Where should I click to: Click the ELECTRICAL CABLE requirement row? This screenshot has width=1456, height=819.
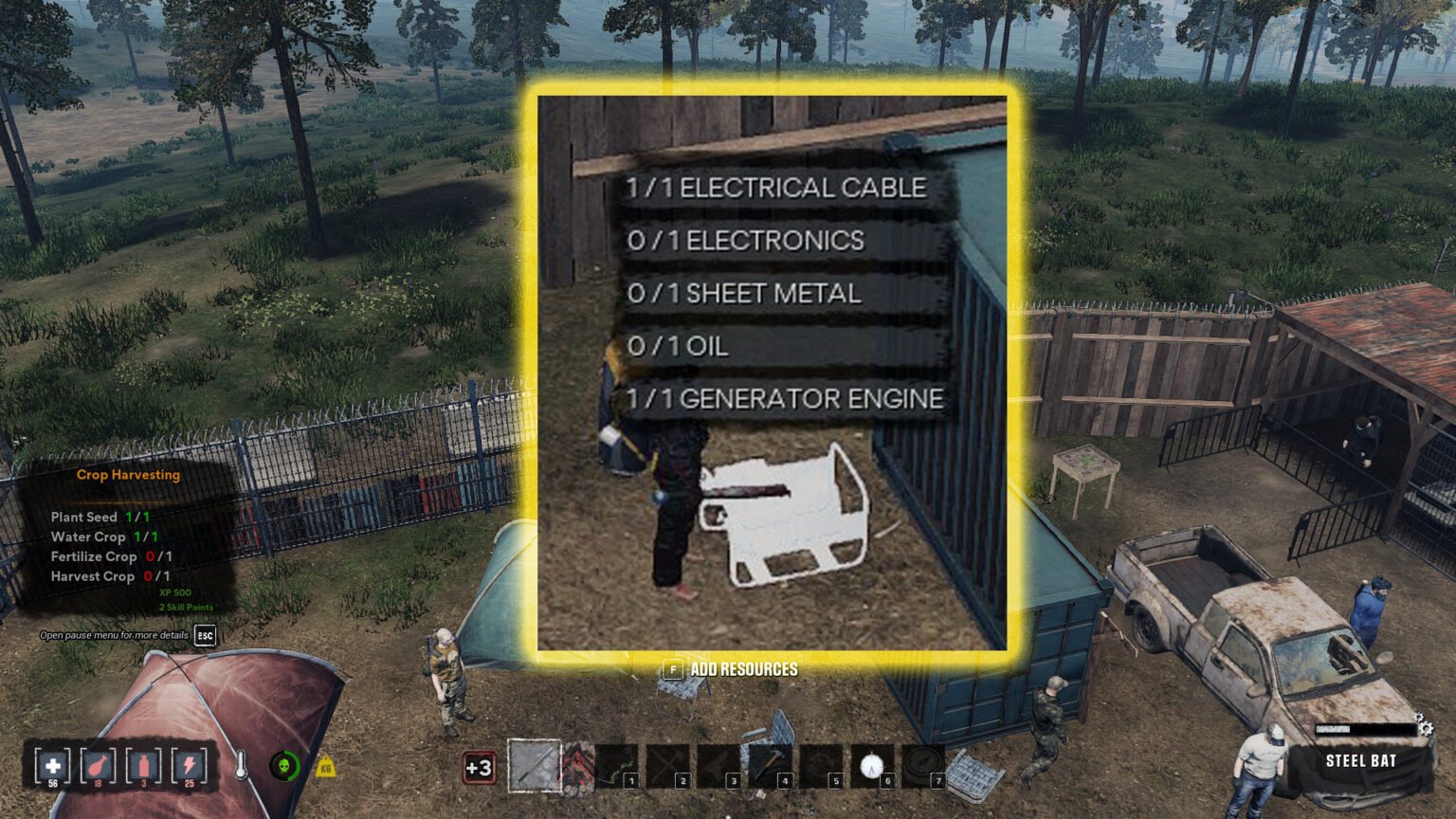[x=779, y=187]
